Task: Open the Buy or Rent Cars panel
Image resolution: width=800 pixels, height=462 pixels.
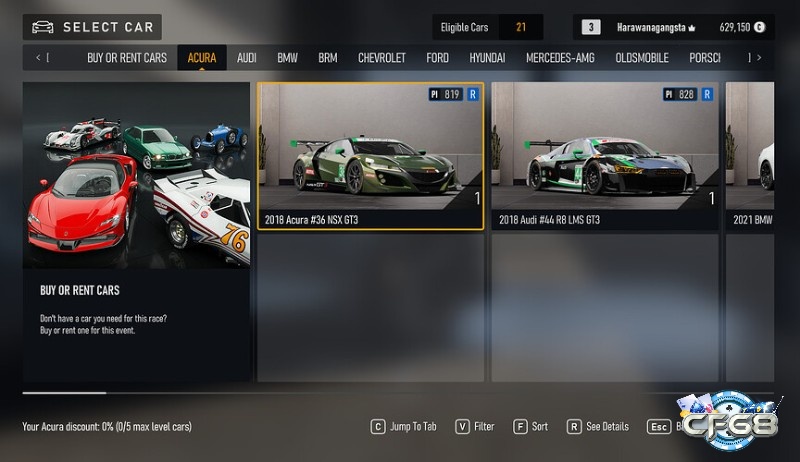Action: 136,230
